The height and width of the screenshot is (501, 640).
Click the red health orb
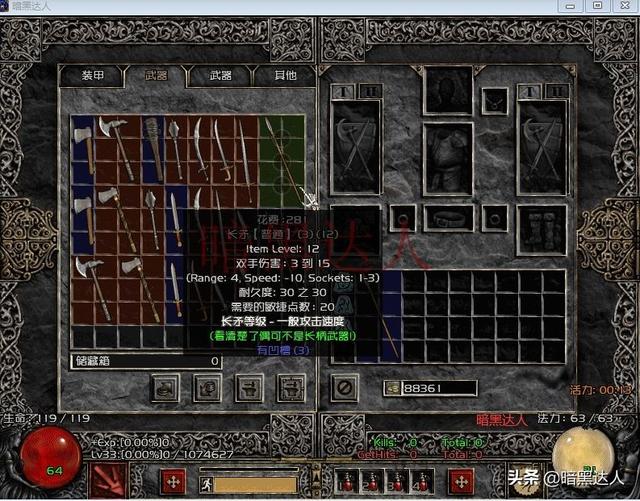(x=42, y=457)
